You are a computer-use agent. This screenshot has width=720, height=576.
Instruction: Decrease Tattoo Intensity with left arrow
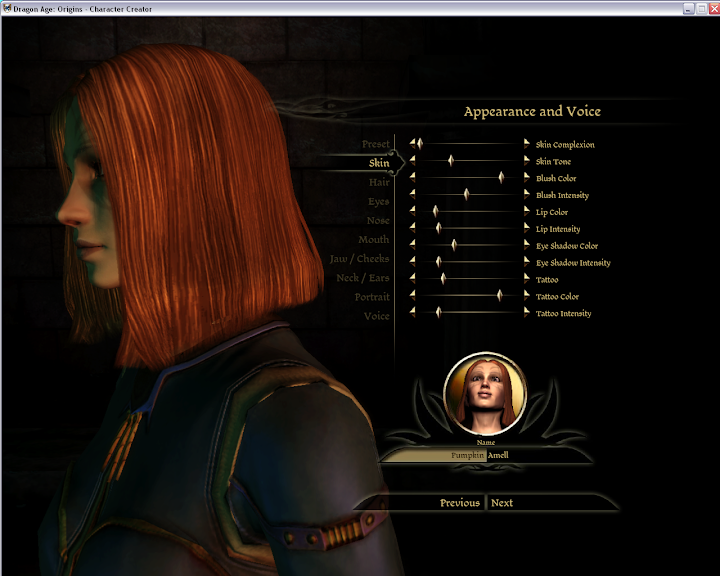coord(412,313)
